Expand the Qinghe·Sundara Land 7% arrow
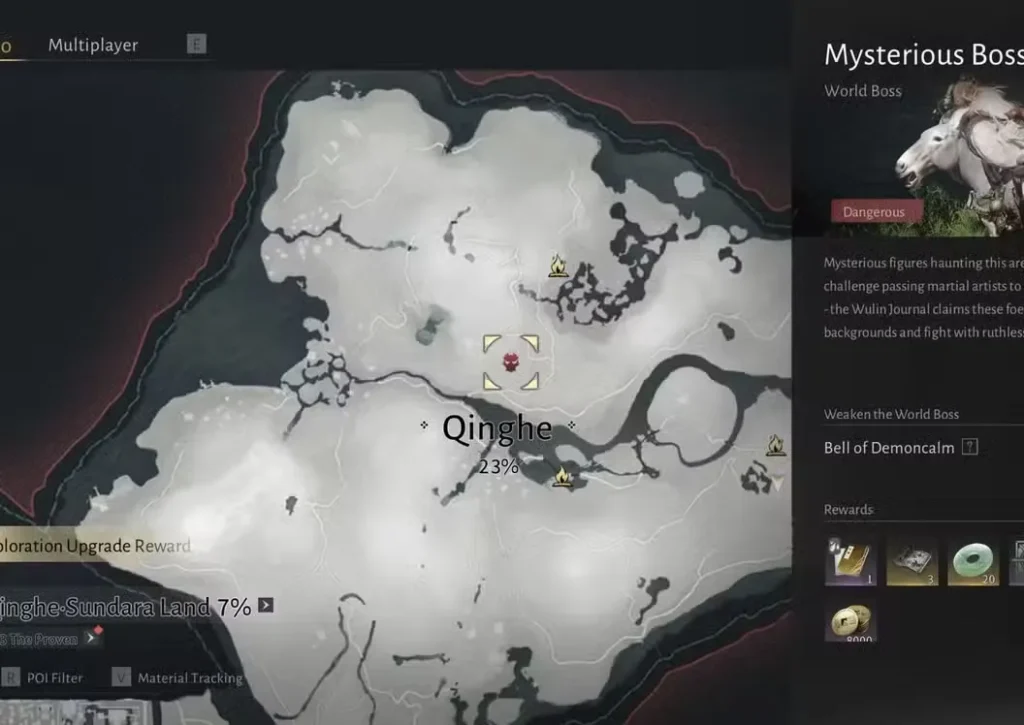The image size is (1024, 725). 265,605
